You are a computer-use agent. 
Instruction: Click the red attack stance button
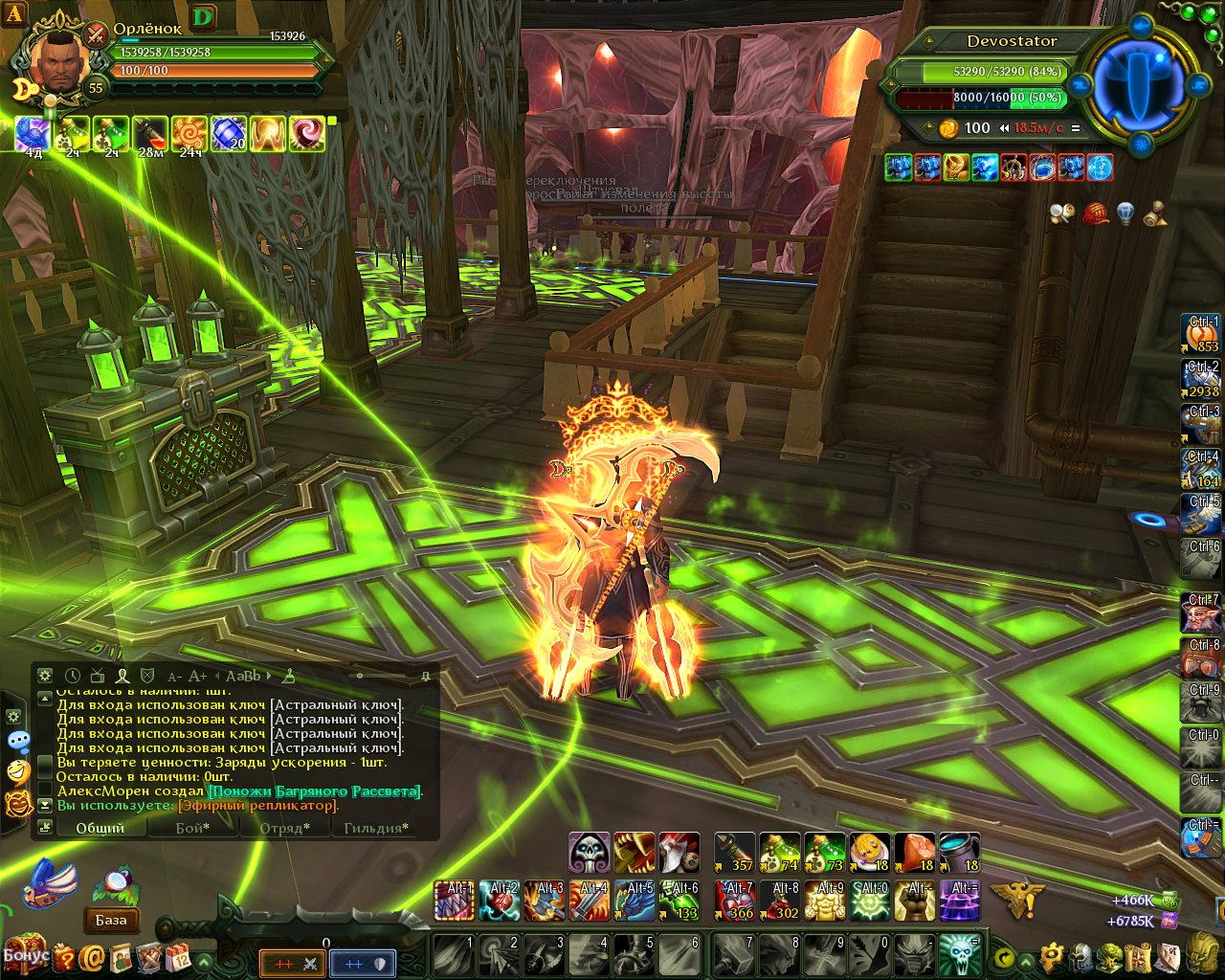[x=294, y=964]
